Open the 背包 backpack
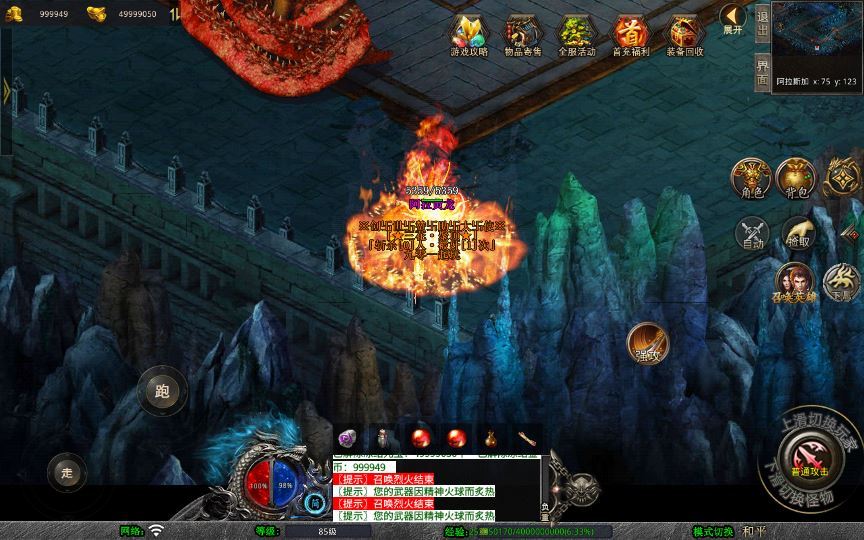This screenshot has height=540, width=864. click(x=797, y=178)
